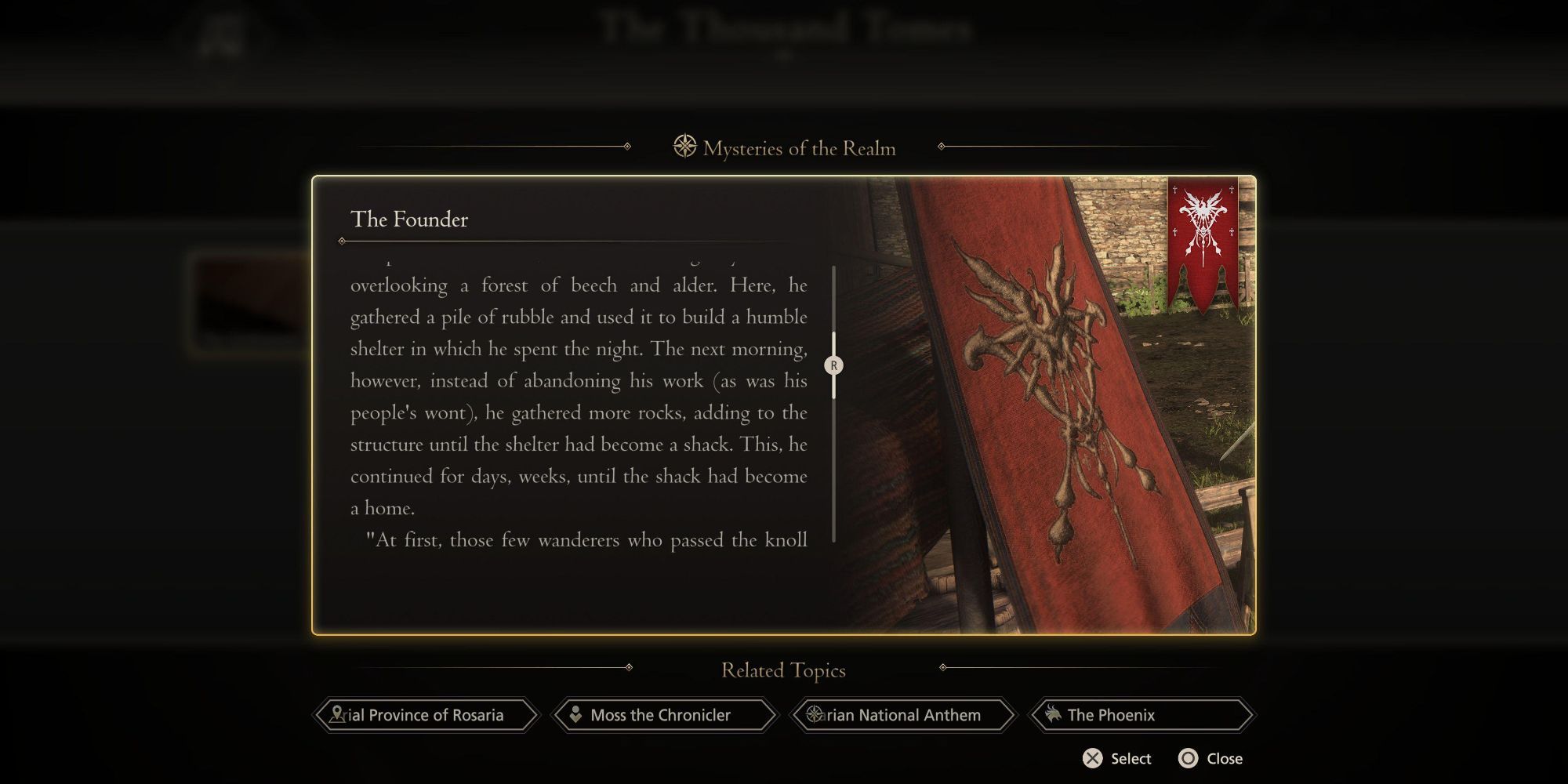Open the Rosarian National Anthem entry

[903, 715]
